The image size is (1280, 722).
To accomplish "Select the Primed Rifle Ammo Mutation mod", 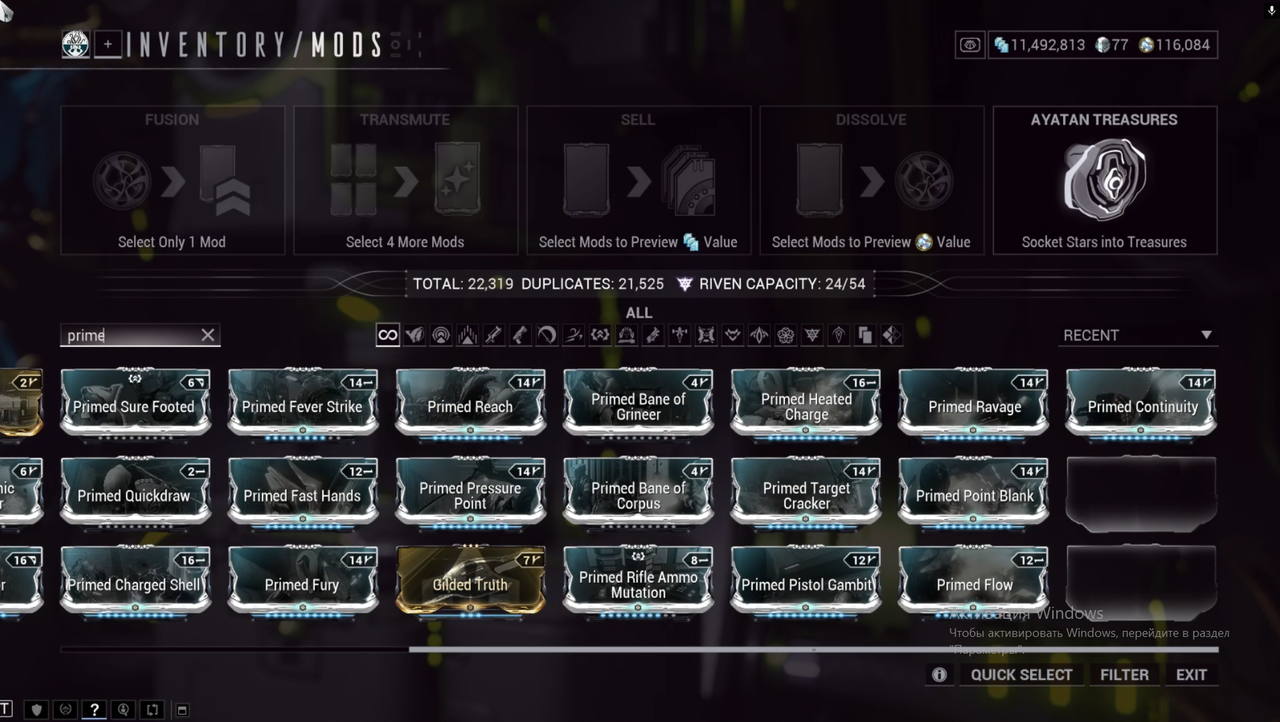I will click(638, 581).
